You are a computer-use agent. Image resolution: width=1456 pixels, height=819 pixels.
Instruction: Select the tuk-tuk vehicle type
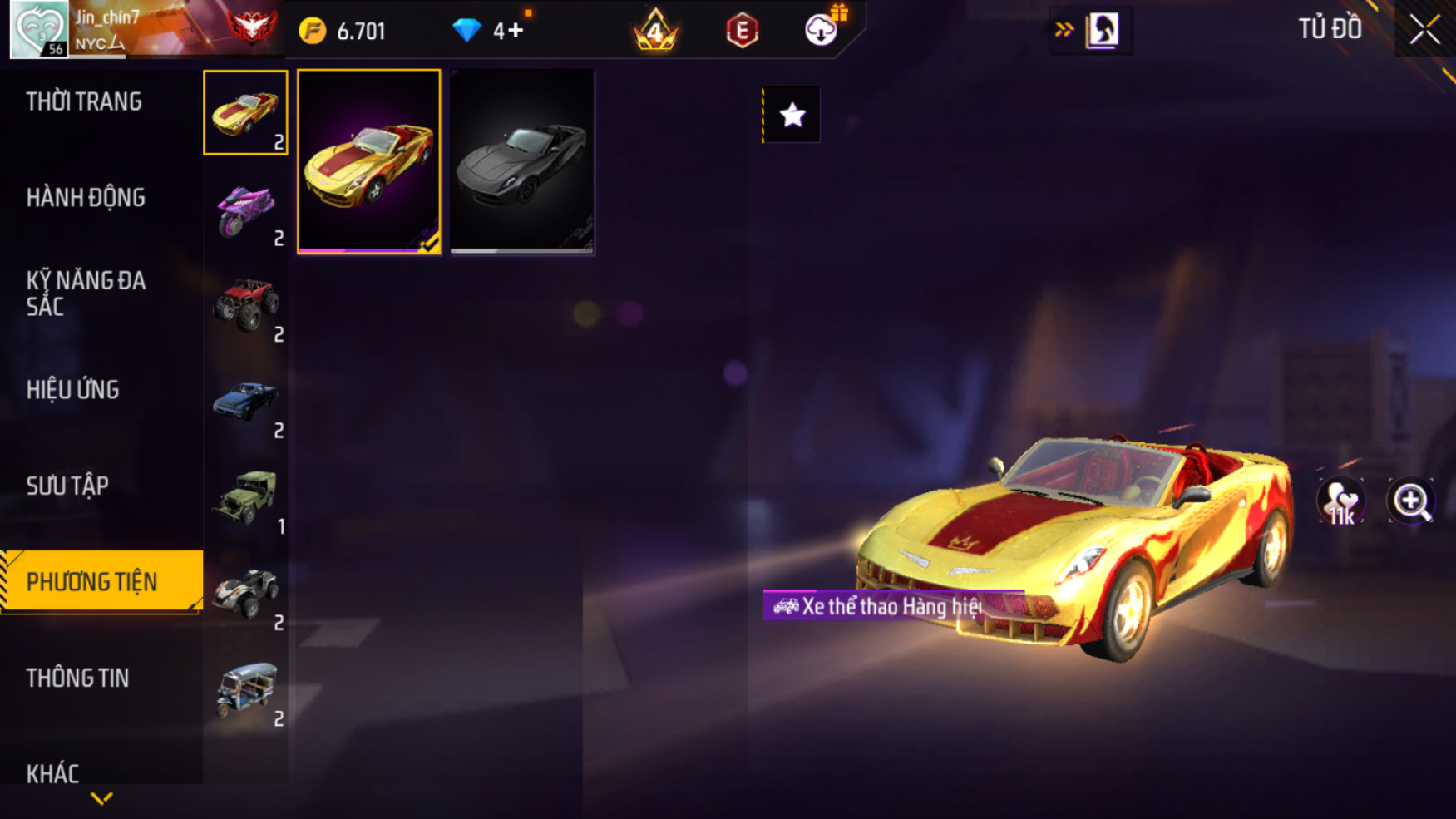(x=246, y=690)
